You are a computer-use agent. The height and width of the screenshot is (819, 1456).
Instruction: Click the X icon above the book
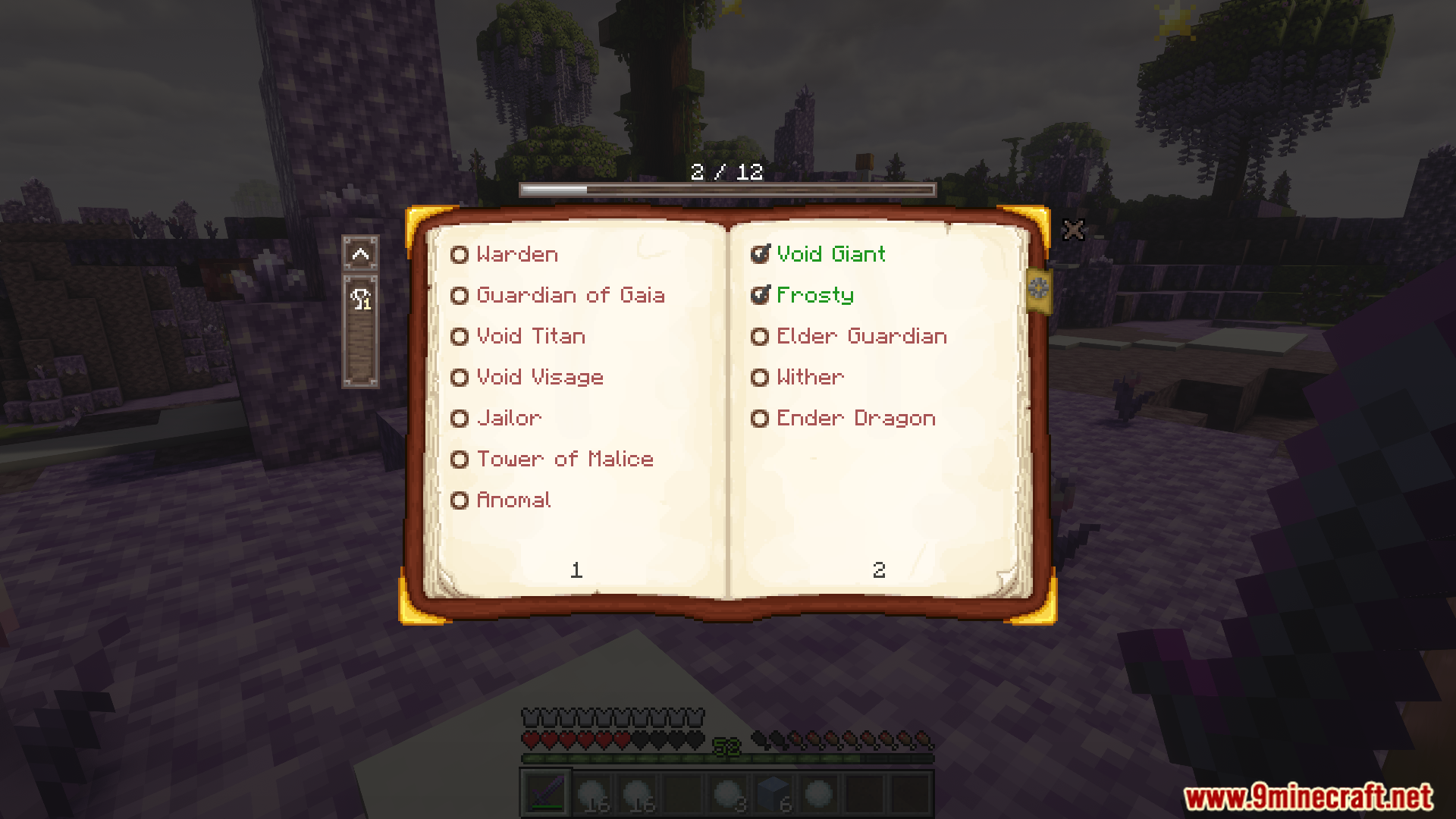point(1074,230)
